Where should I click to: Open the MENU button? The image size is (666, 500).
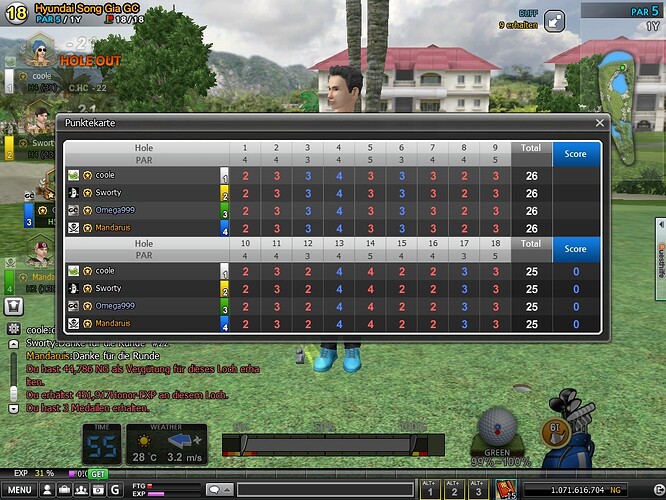(x=20, y=490)
